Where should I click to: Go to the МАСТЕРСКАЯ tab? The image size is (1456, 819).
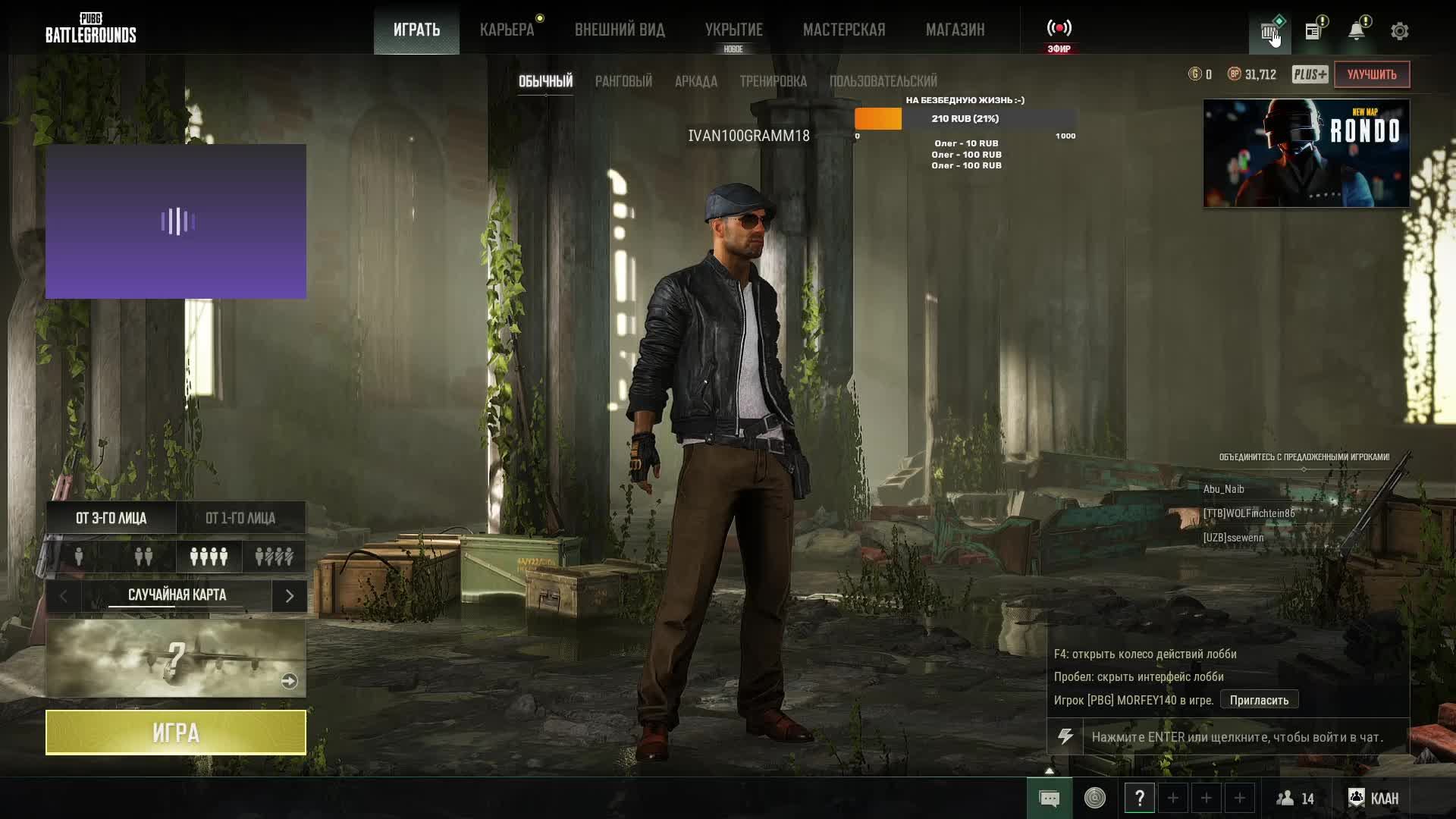[844, 30]
